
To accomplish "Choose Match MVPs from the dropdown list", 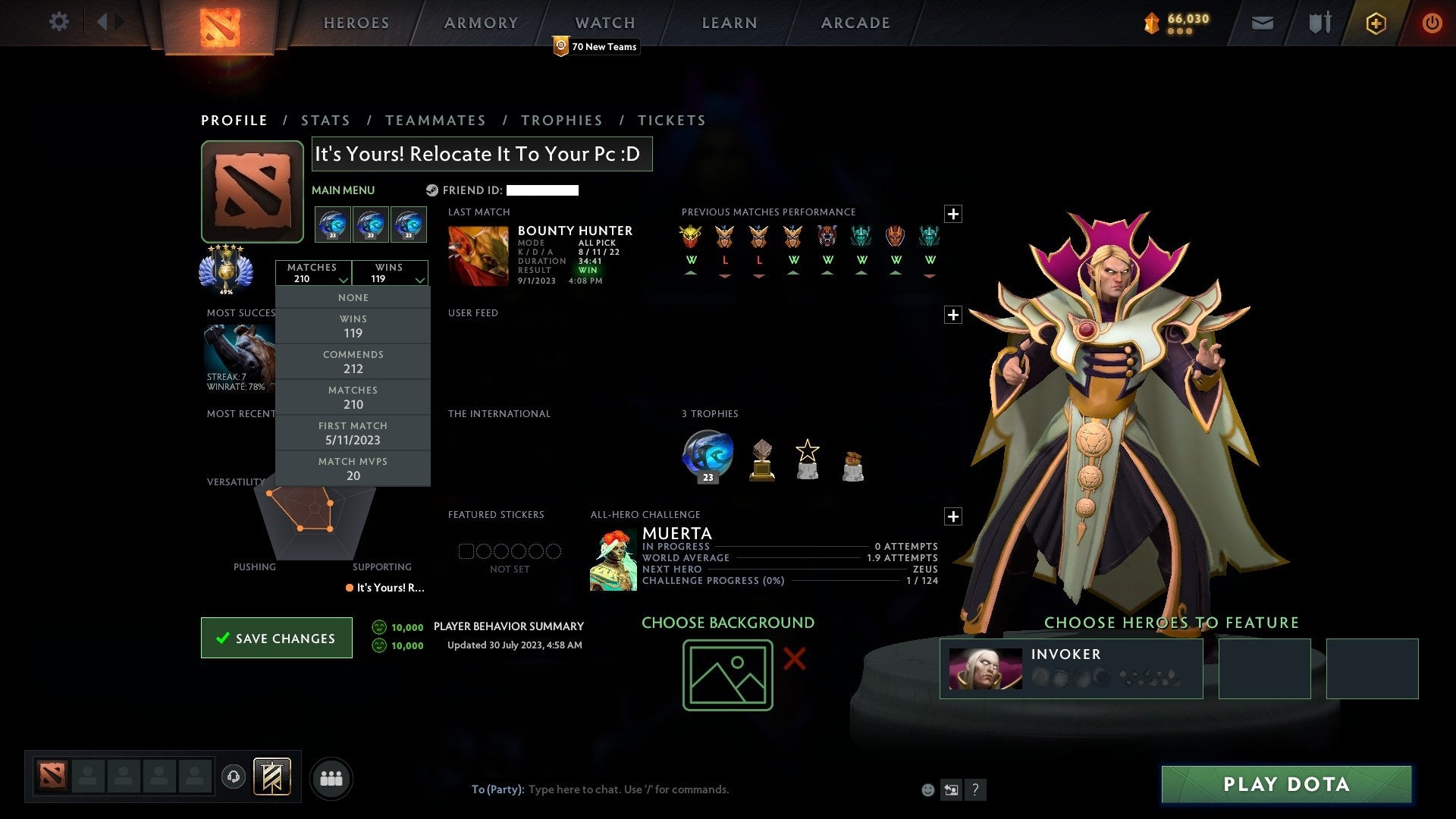I will click(353, 469).
